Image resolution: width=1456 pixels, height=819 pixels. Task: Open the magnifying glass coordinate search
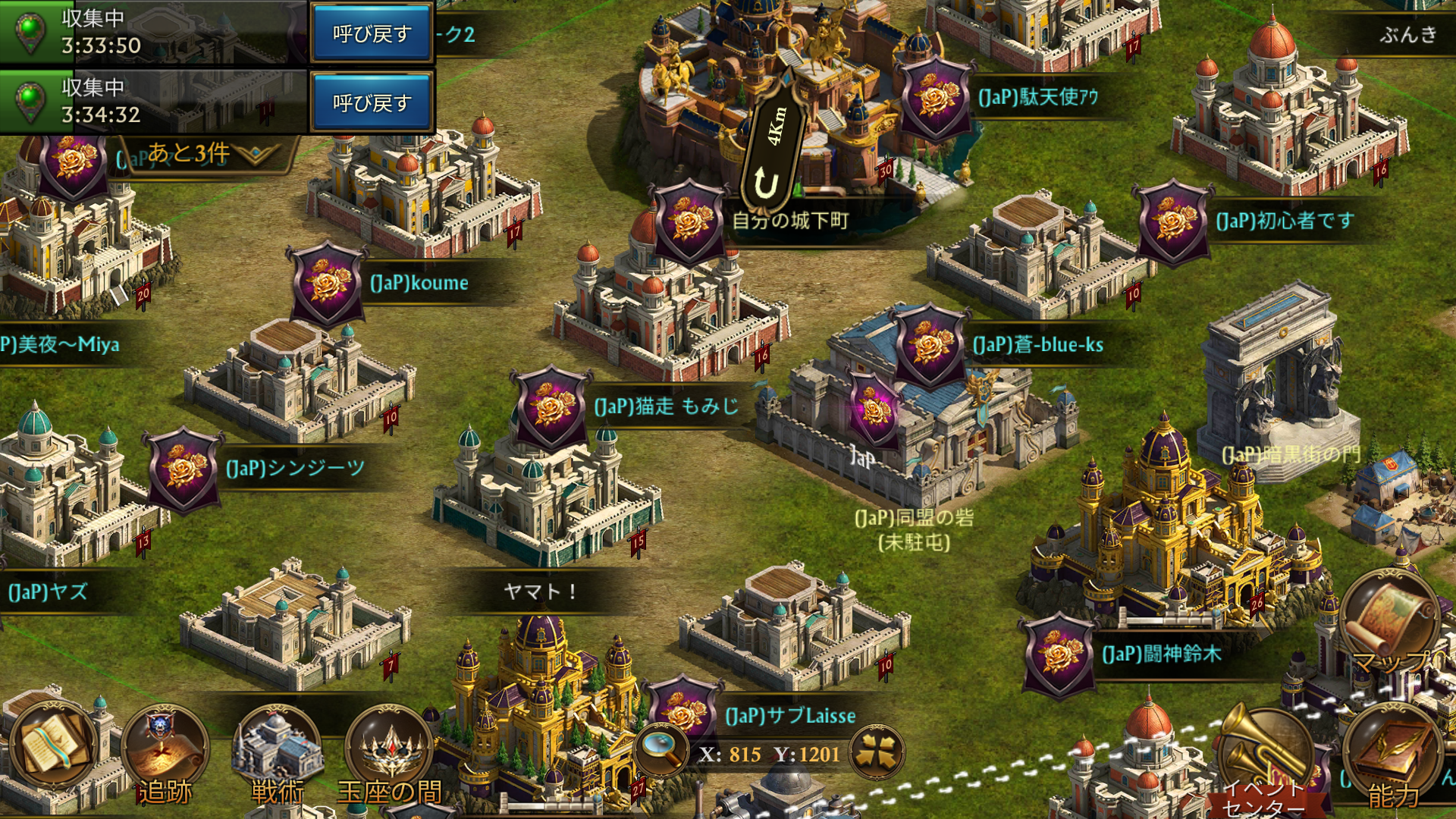[661, 751]
